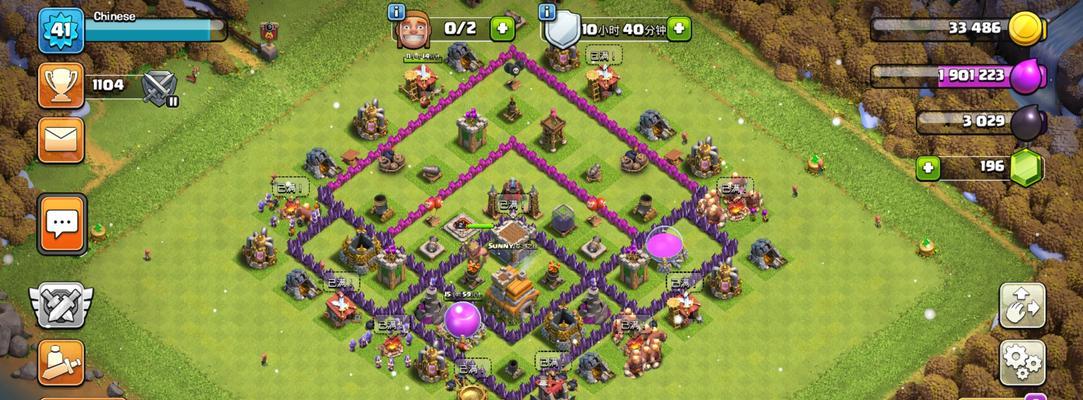The image size is (1083, 400).
Task: Open the trophy rankings icon
Action: (60, 85)
